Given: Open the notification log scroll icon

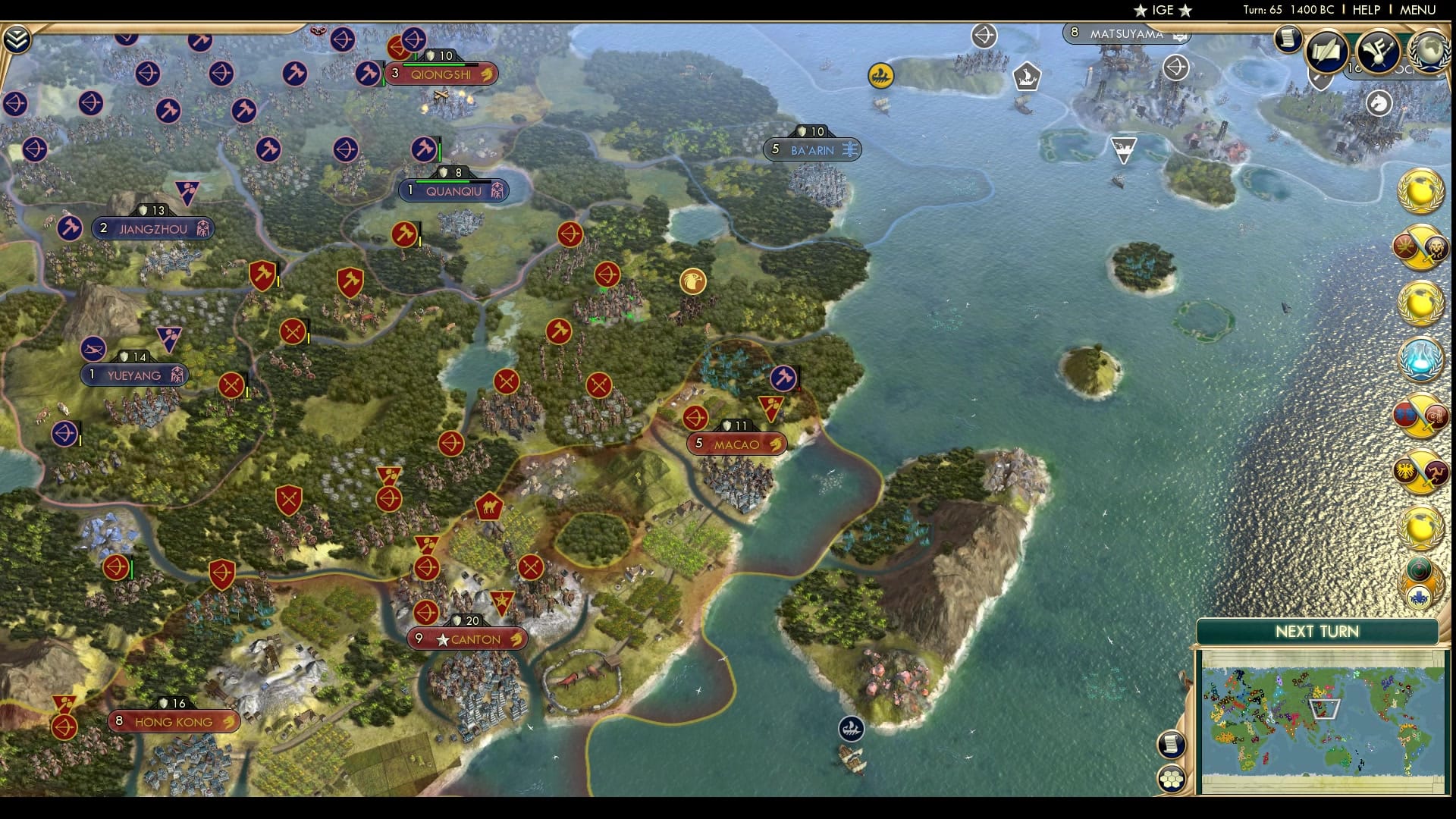Looking at the screenshot, I should [1288, 40].
